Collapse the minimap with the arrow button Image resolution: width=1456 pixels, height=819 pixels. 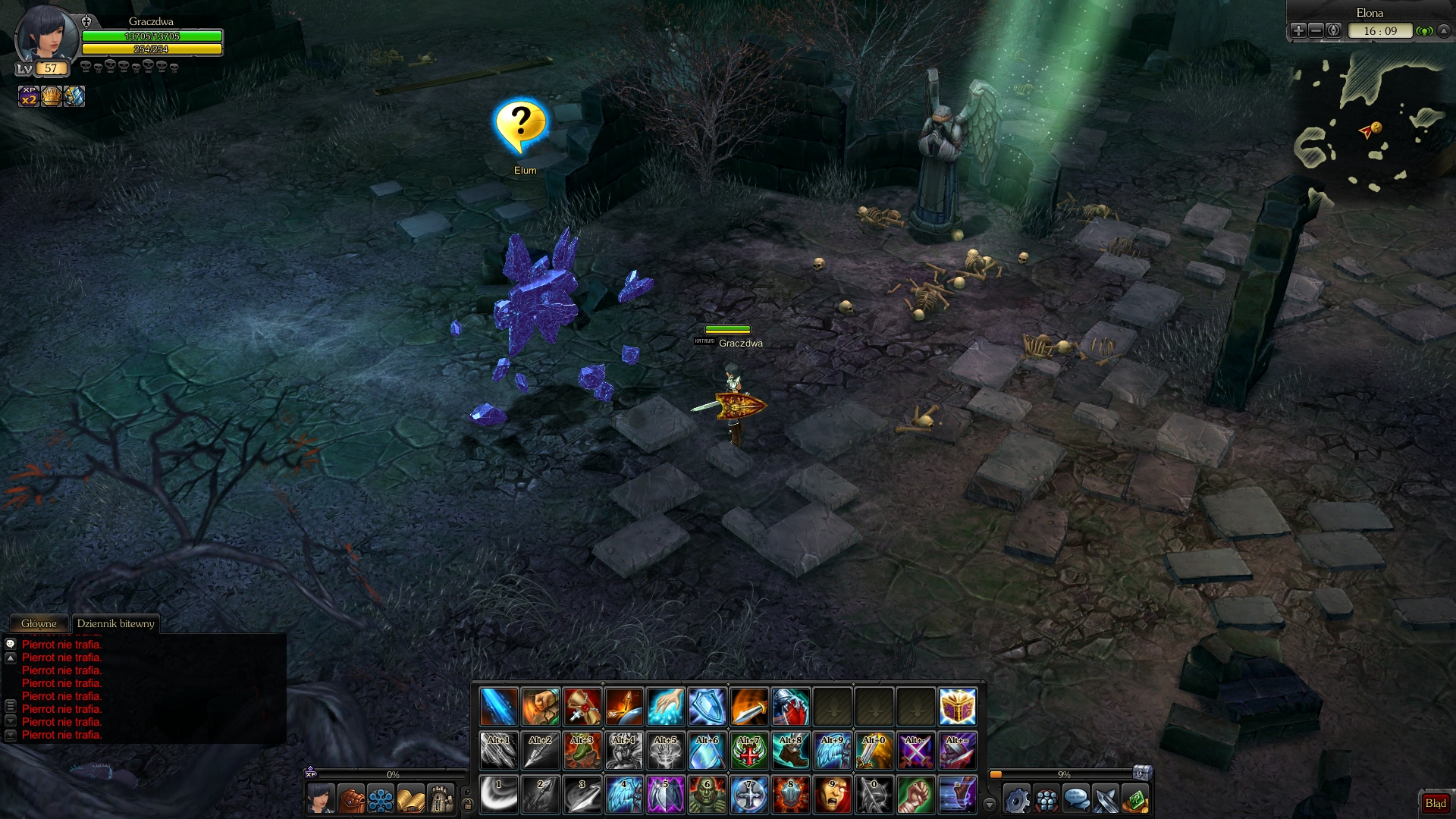pyautogui.click(x=1444, y=30)
